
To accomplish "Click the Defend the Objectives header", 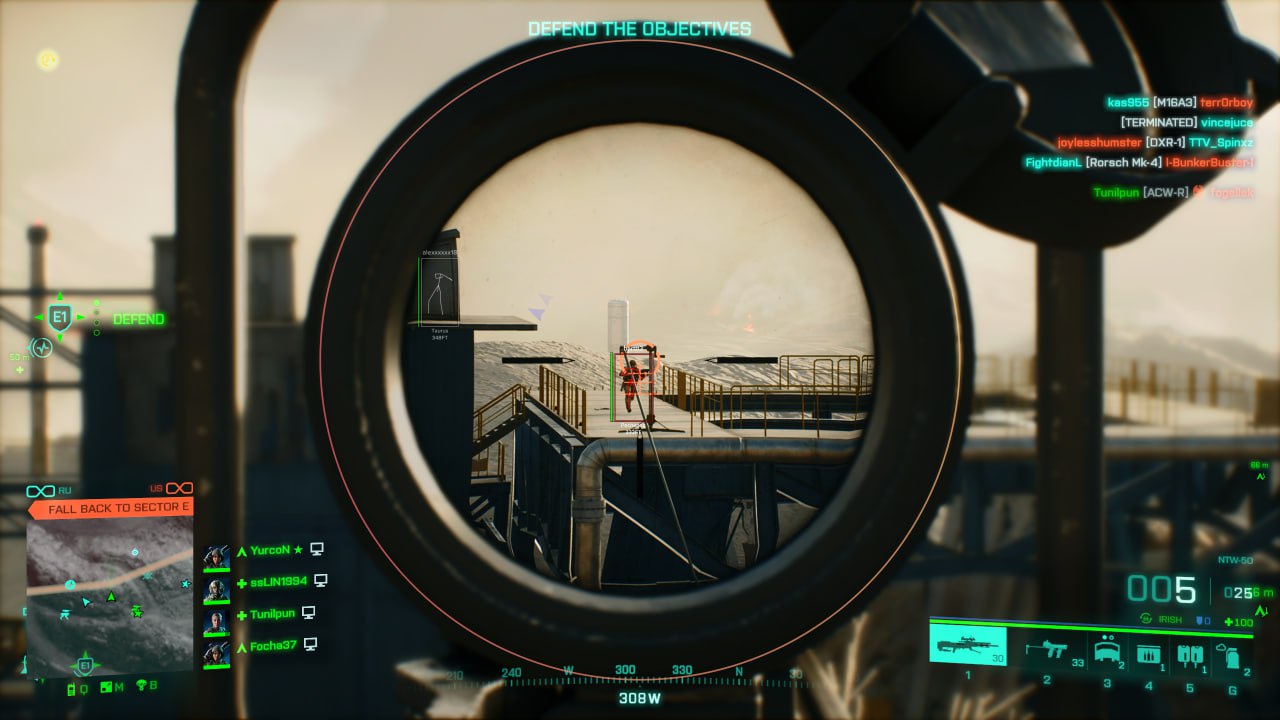I will pos(639,29).
